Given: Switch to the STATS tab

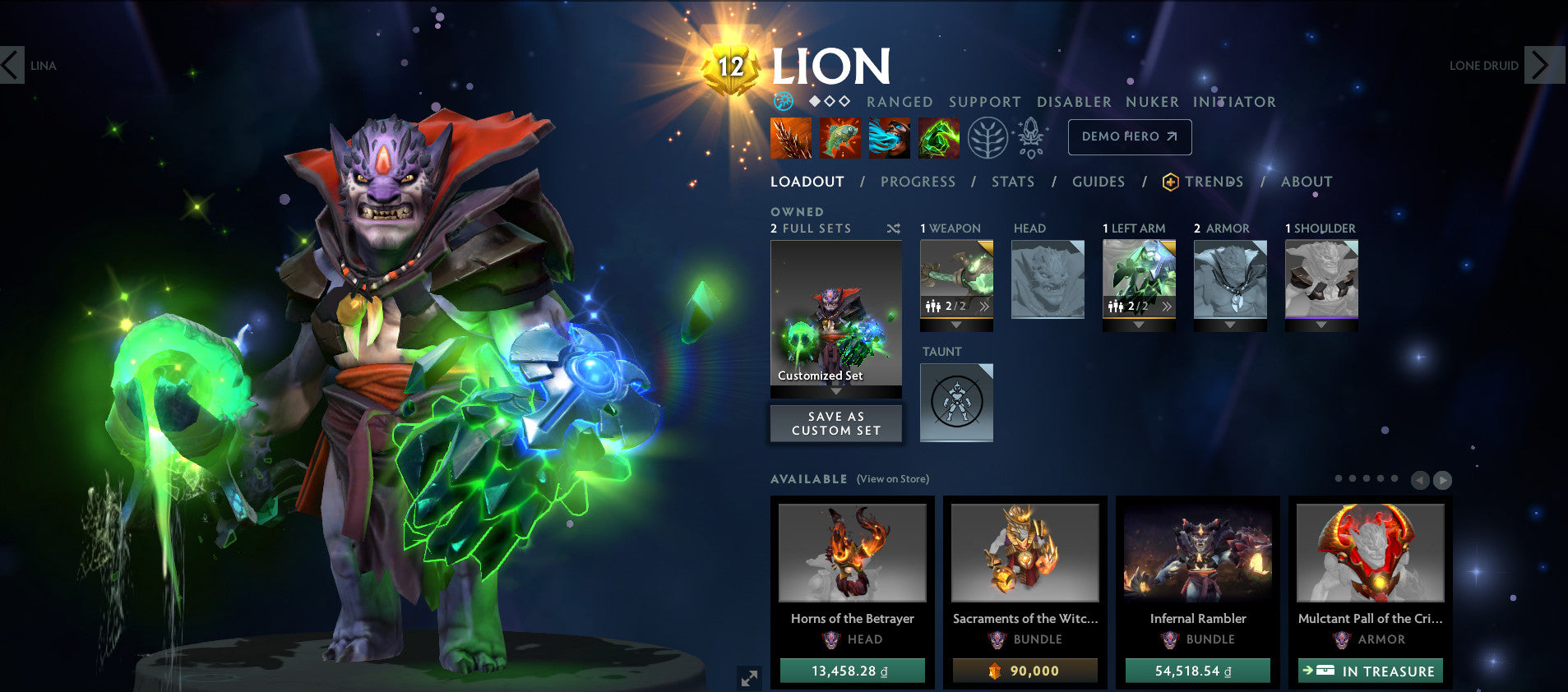Looking at the screenshot, I should click(x=1012, y=182).
